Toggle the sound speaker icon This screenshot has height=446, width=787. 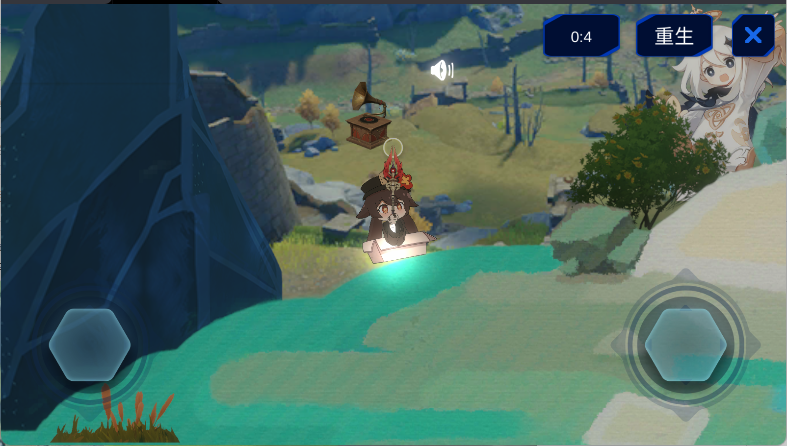click(x=441, y=70)
